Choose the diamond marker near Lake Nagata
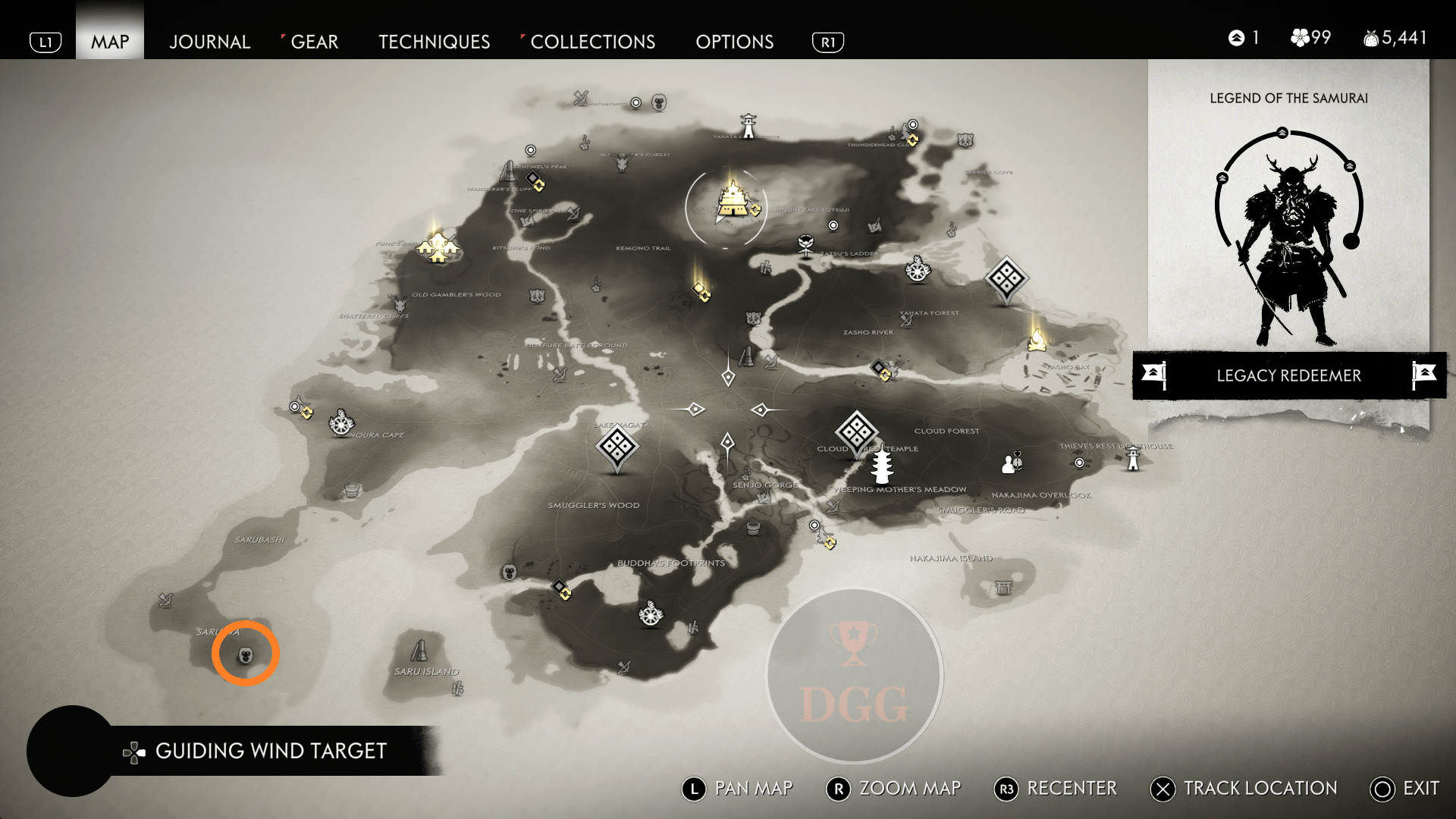Image resolution: width=1456 pixels, height=819 pixels. [617, 447]
